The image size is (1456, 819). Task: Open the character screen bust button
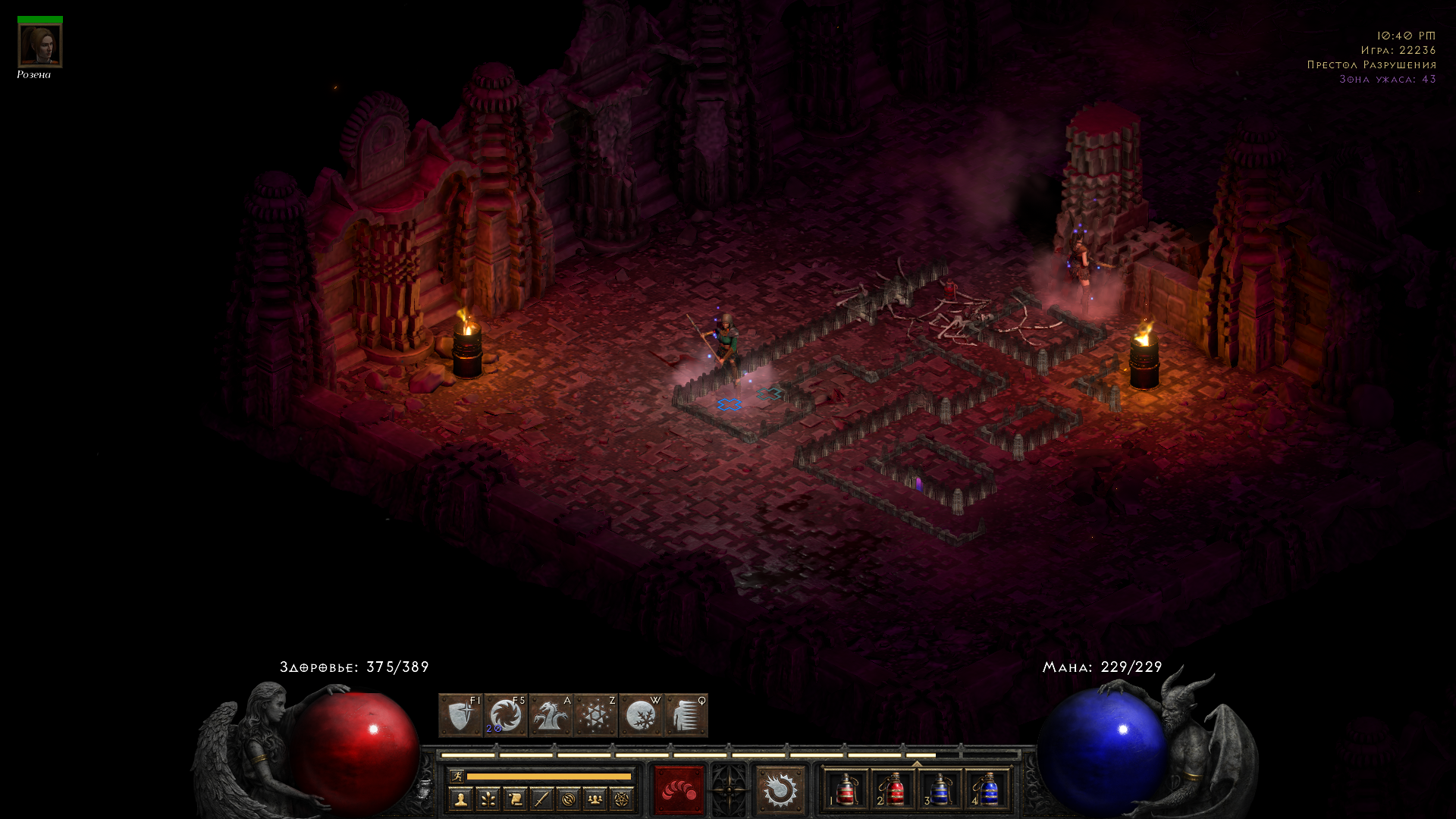coord(460,799)
